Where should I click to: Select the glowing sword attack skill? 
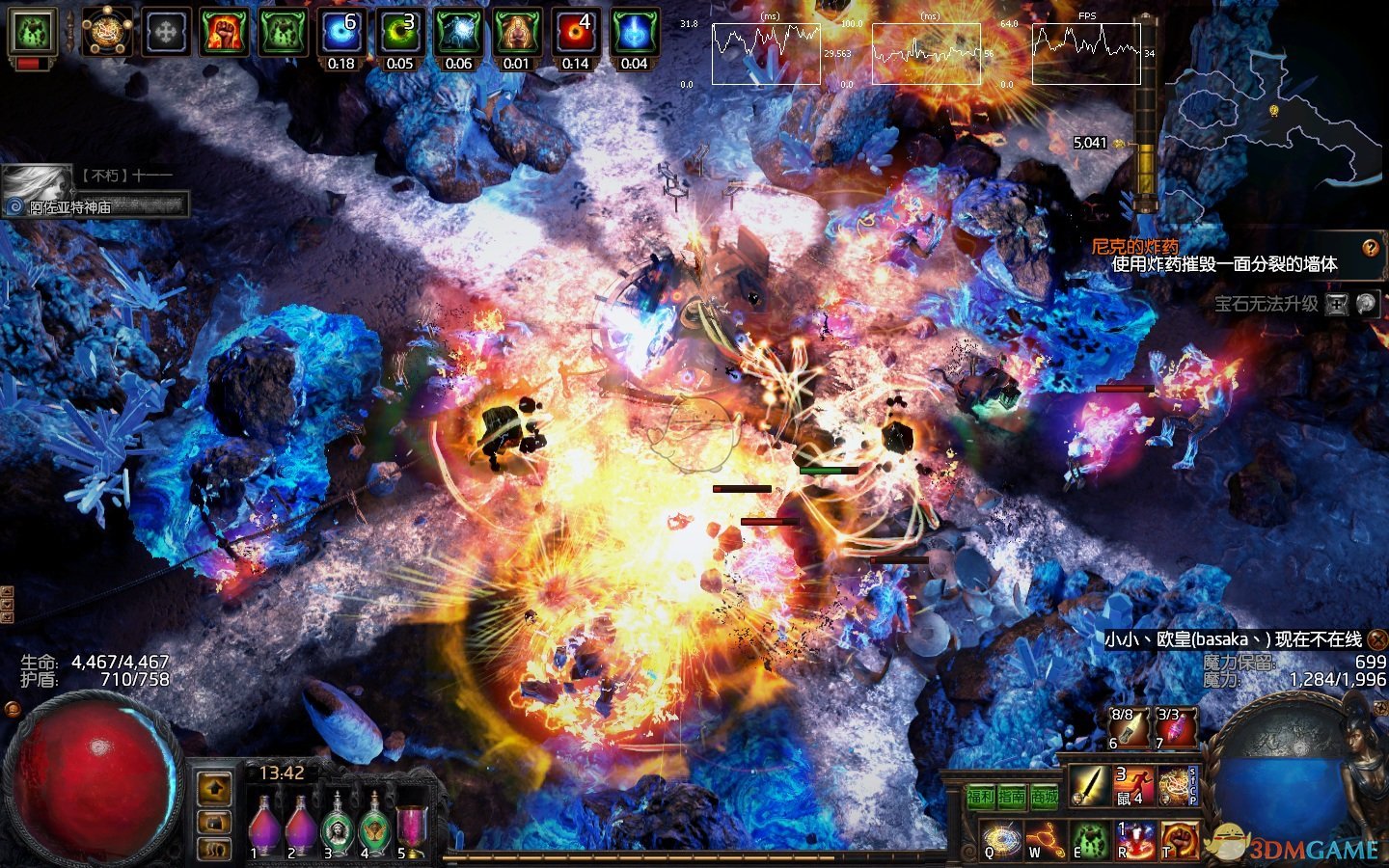[1091, 786]
